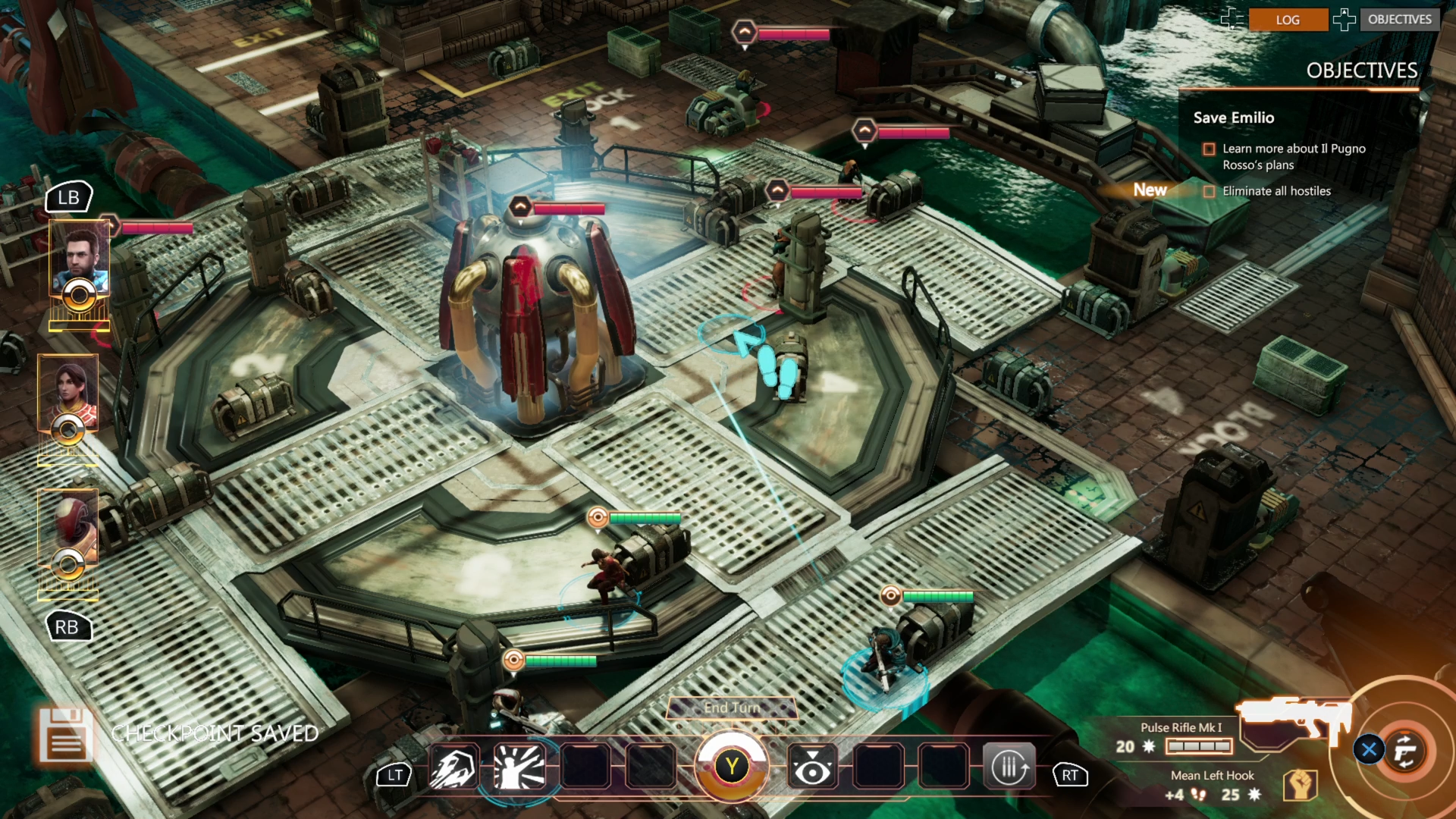Use the radiating figure ability

(x=519, y=767)
